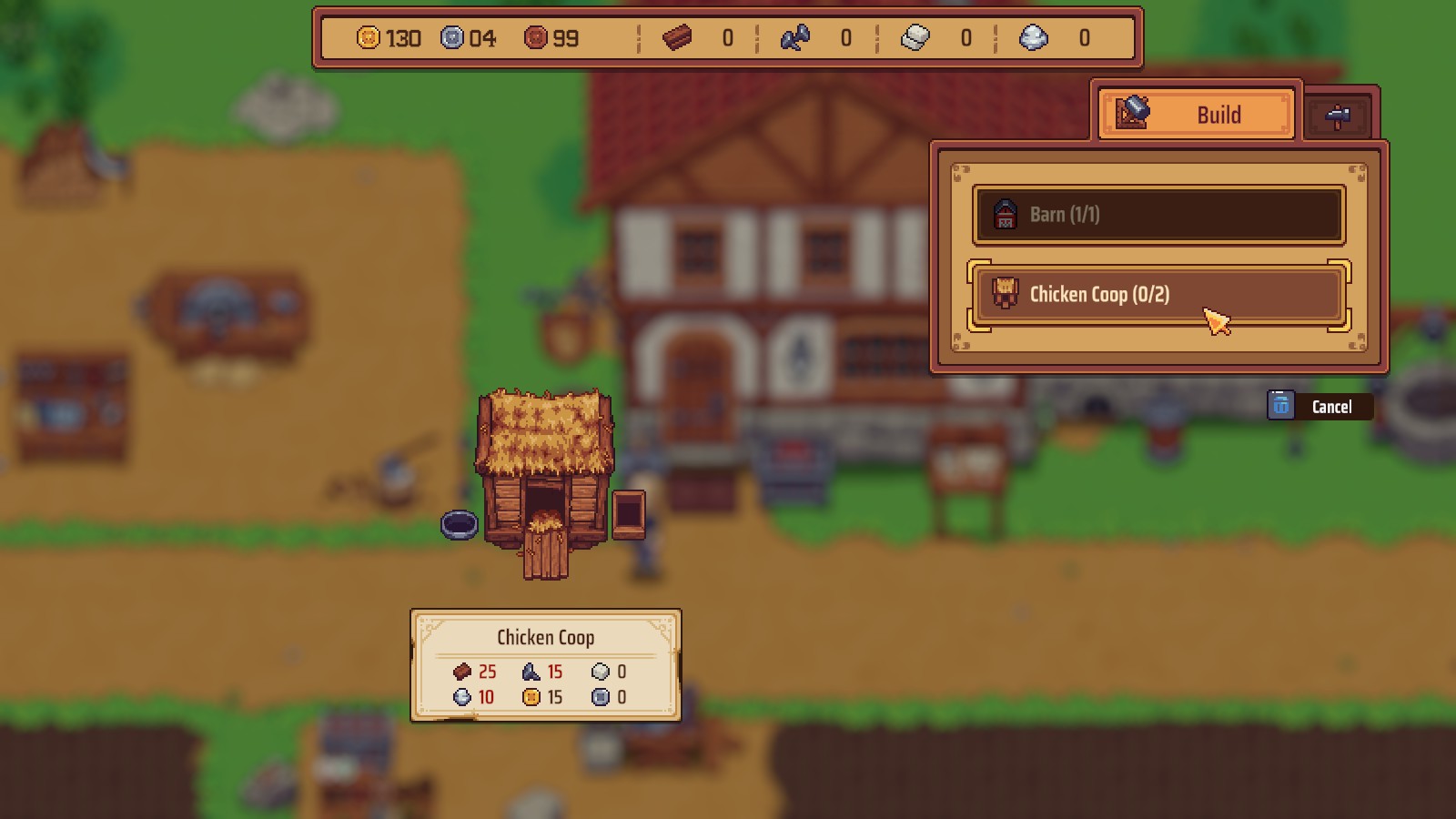Select the Chicken Coop build entry
The width and height of the screenshot is (1456, 819).
click(1158, 294)
